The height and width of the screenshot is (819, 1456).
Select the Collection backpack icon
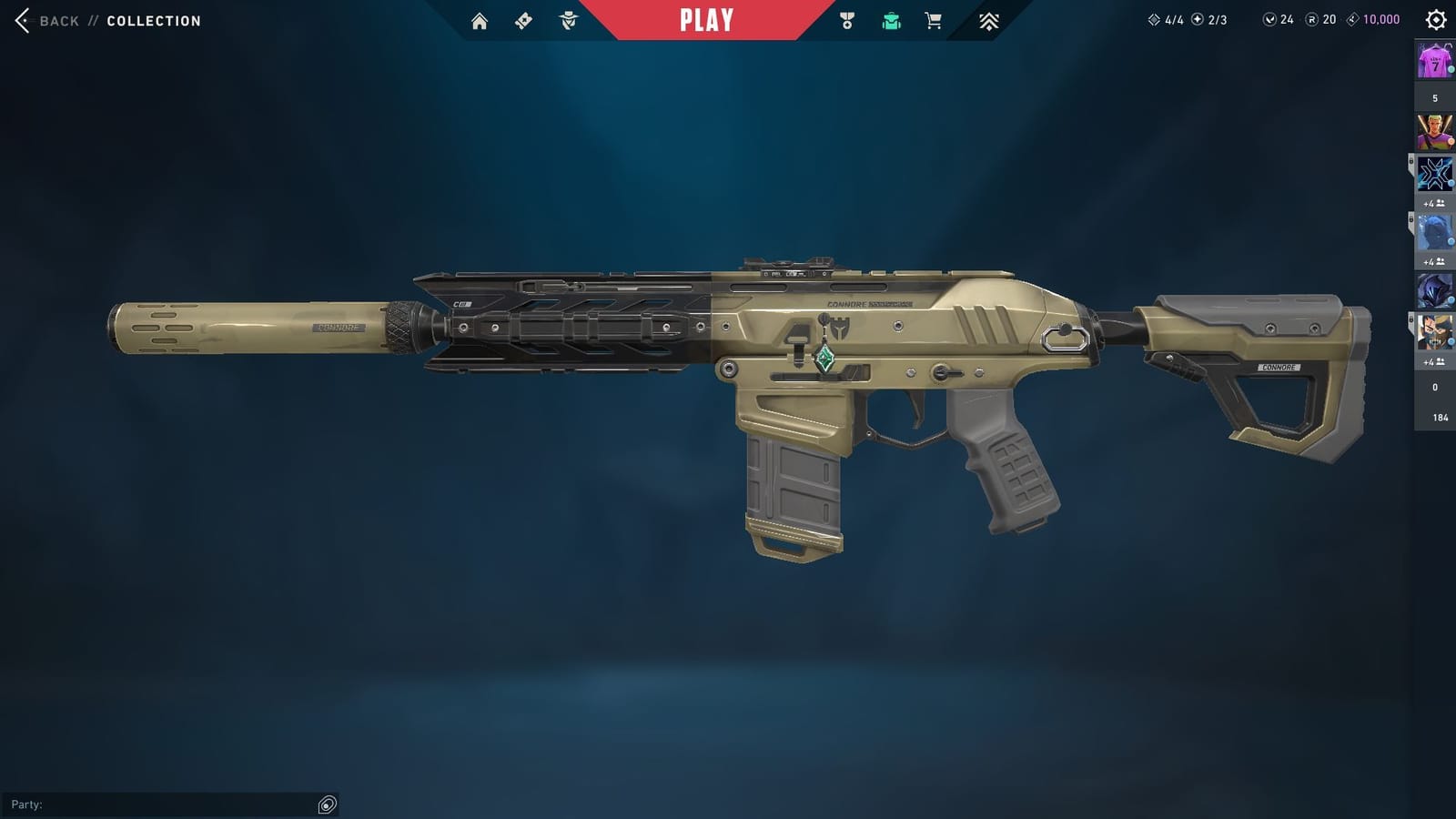coord(891,20)
